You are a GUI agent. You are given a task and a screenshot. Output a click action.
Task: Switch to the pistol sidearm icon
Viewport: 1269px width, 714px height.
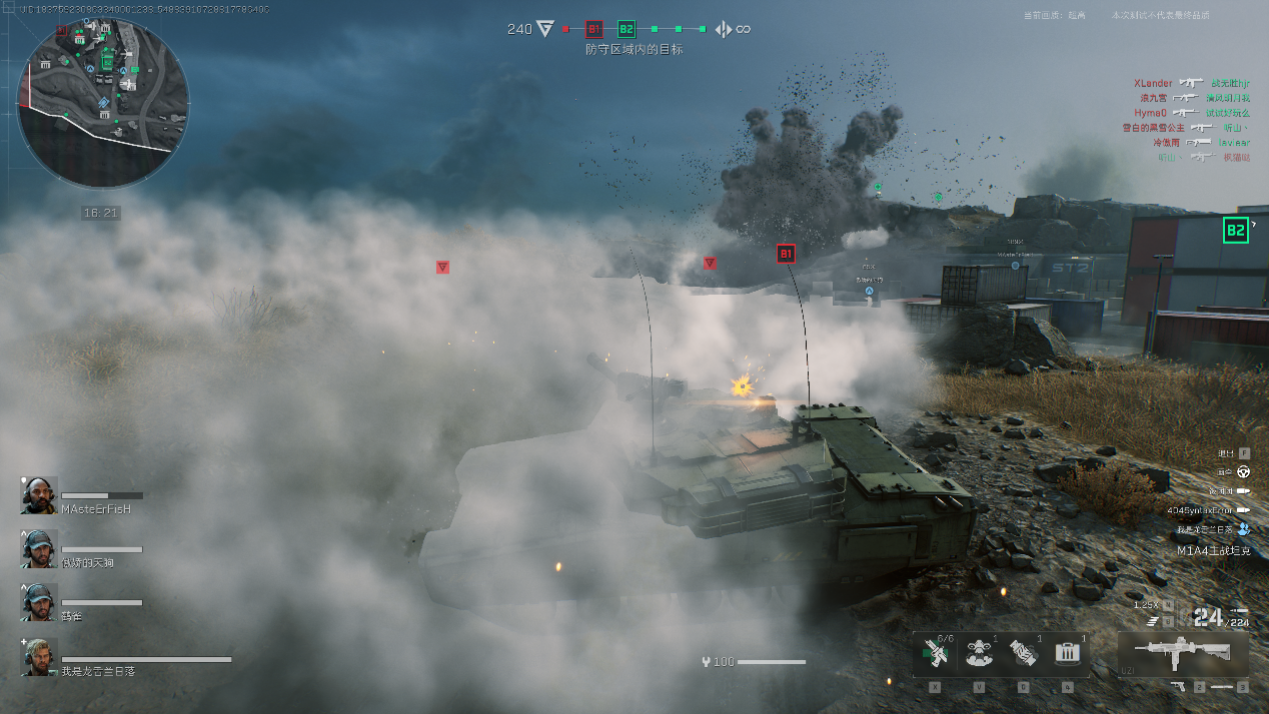coord(1180,687)
